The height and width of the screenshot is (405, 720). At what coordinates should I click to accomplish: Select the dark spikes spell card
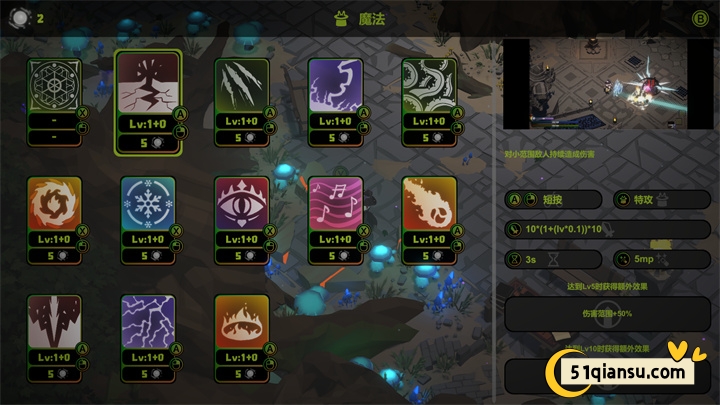(54, 321)
